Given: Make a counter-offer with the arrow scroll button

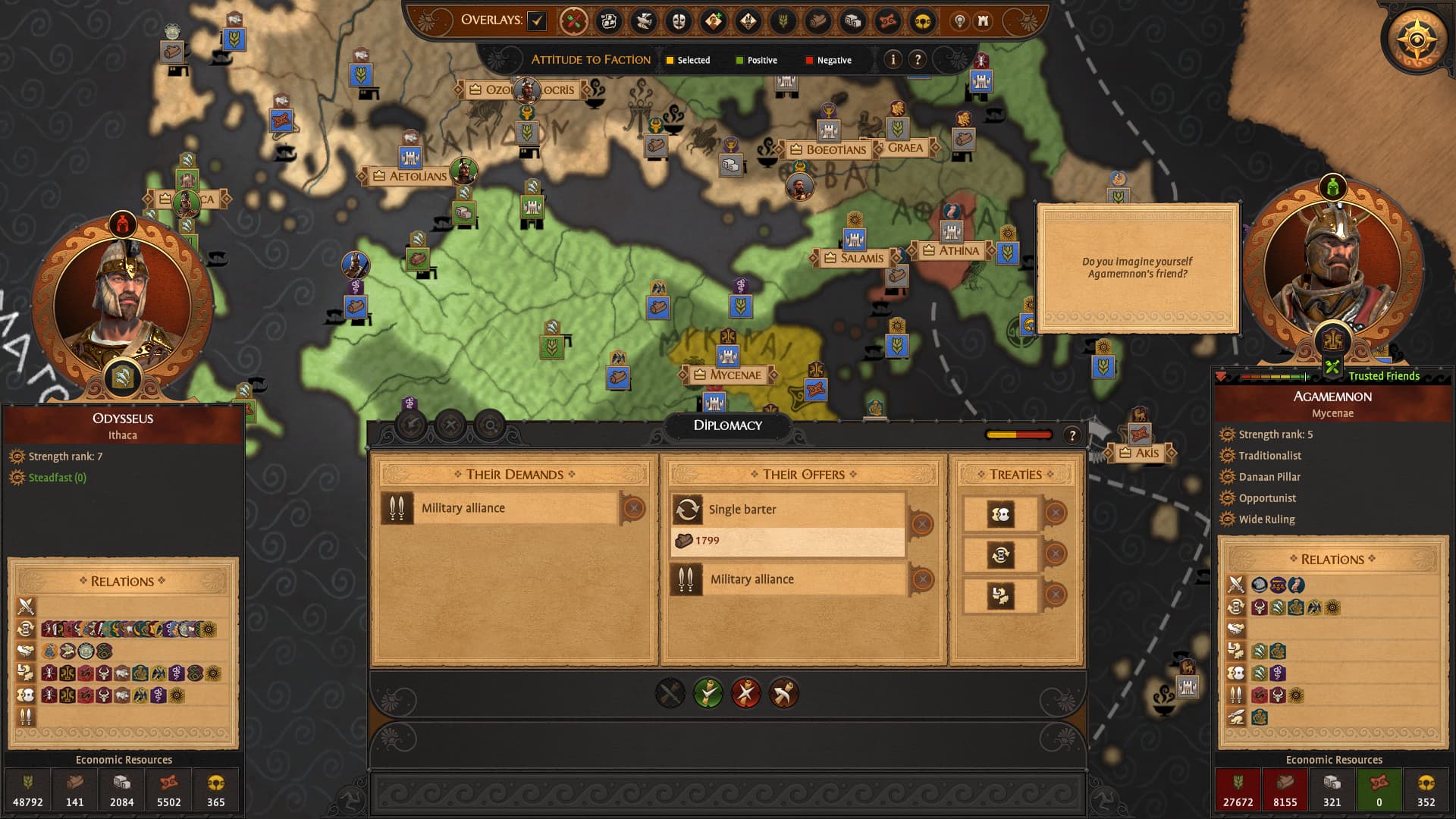Looking at the screenshot, I should 783,693.
